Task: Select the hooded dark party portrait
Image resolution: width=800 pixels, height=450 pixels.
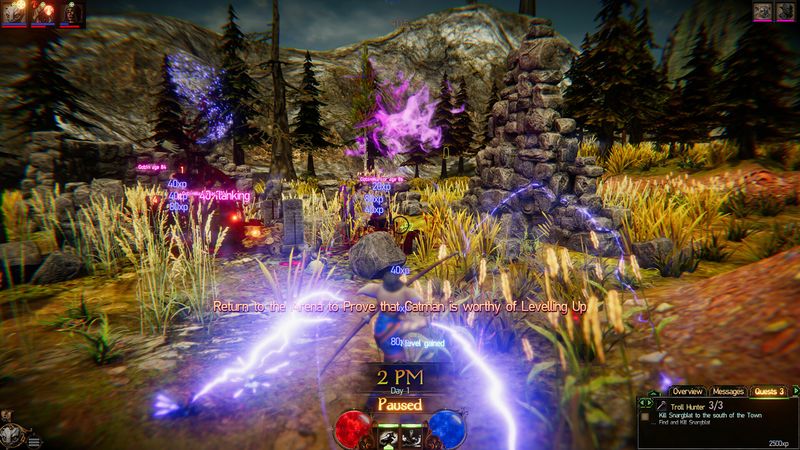Action: pos(71,12)
